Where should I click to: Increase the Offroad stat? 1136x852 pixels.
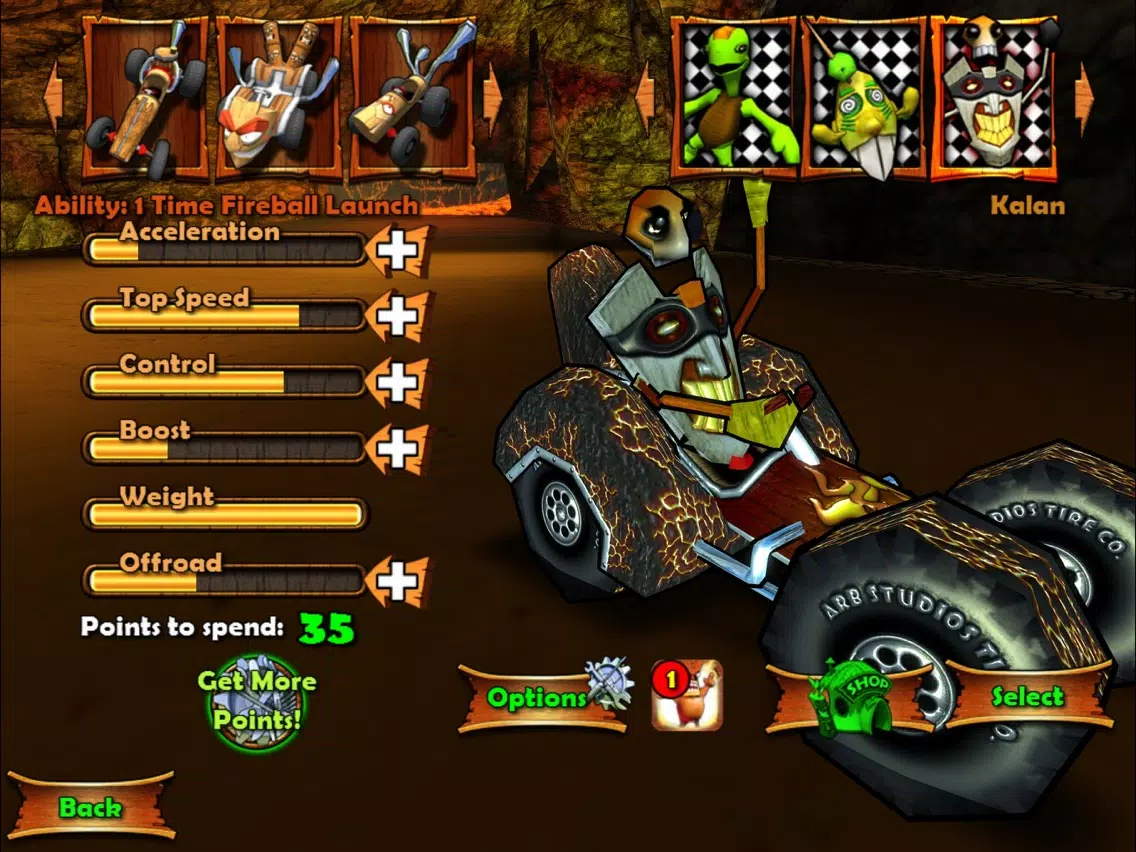[x=397, y=582]
